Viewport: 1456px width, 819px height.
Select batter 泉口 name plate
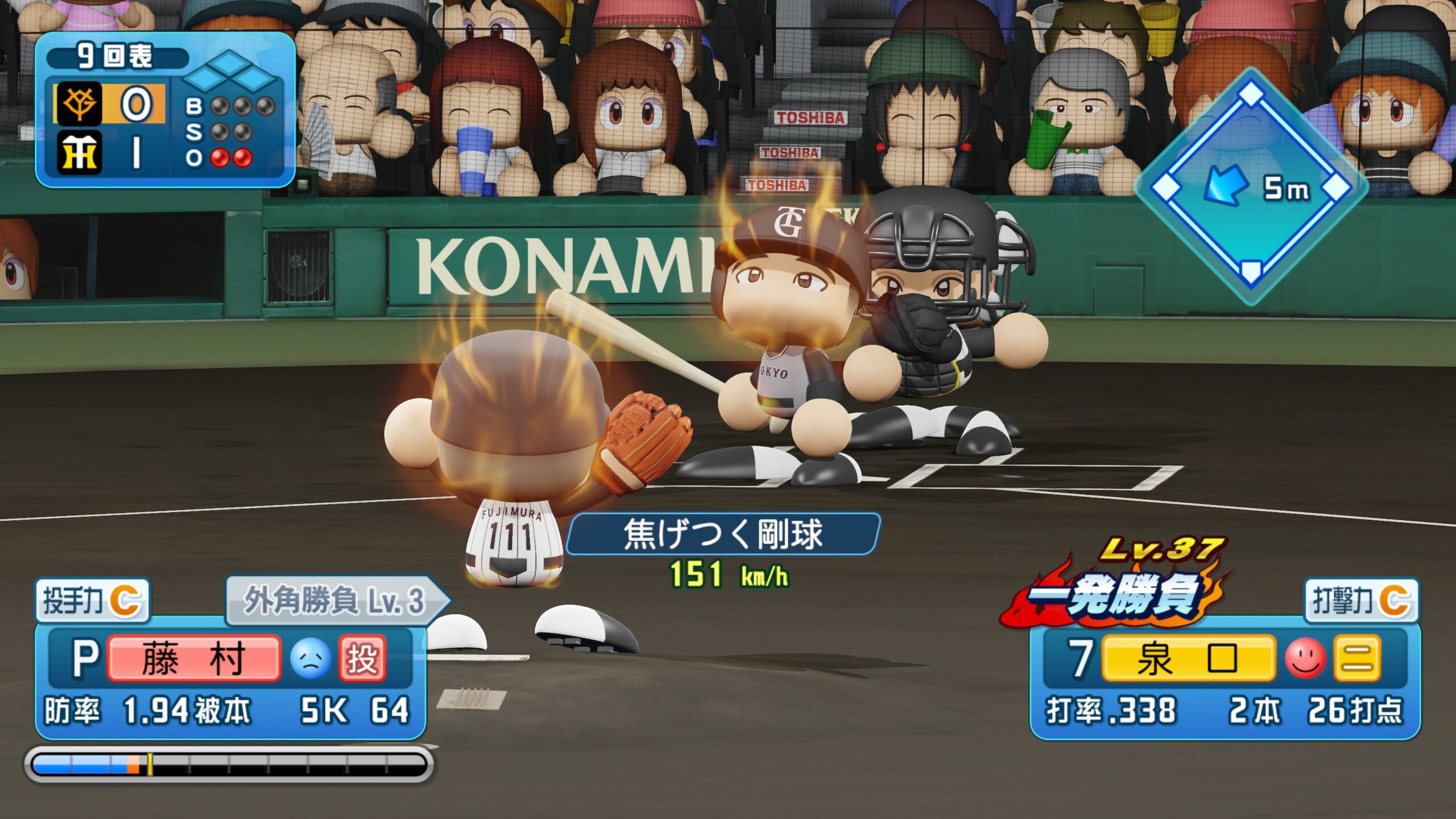pyautogui.click(x=1188, y=659)
